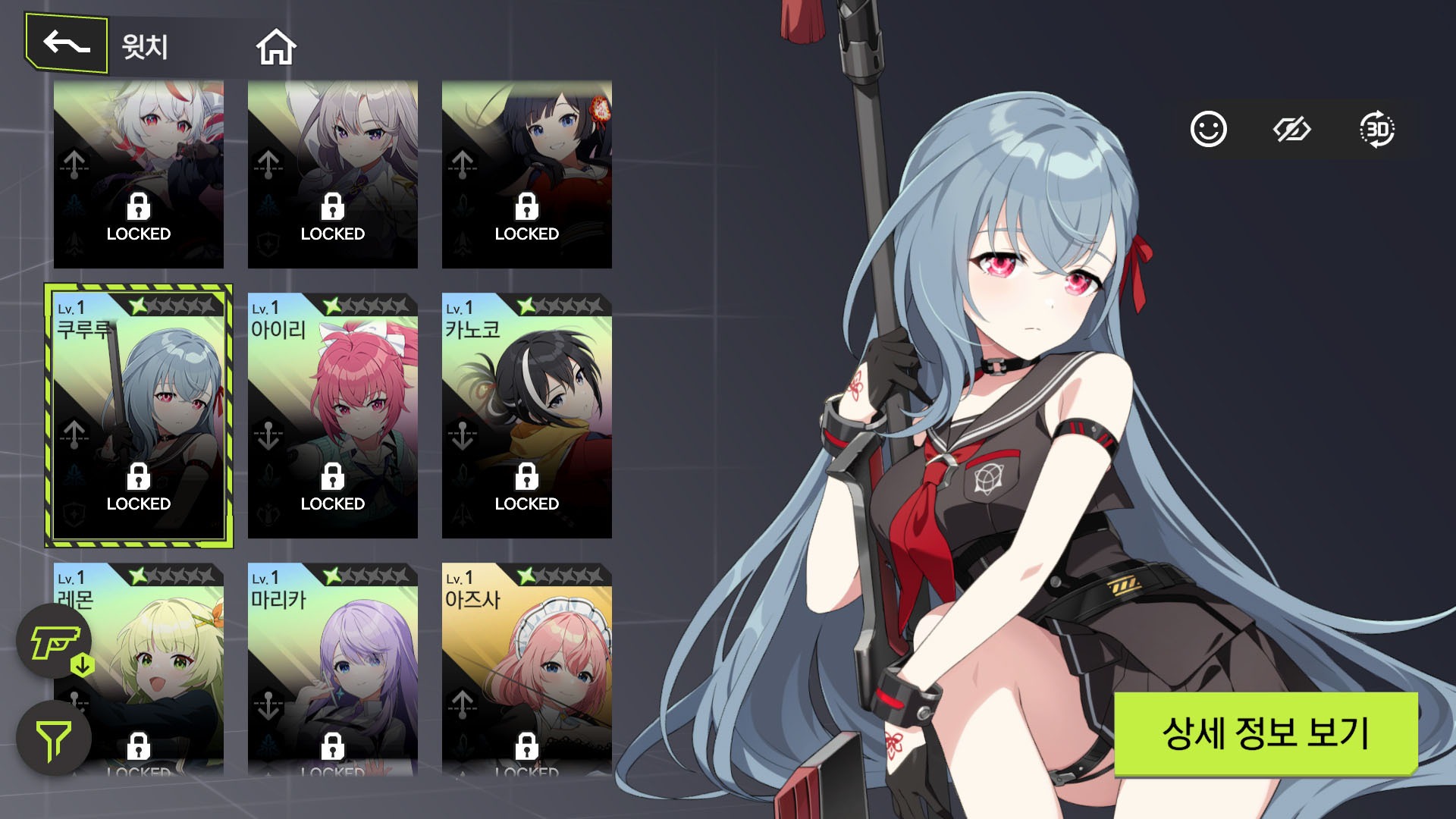The height and width of the screenshot is (819, 1456).
Task: Select the locked dark-haired character card
Action: (526, 174)
